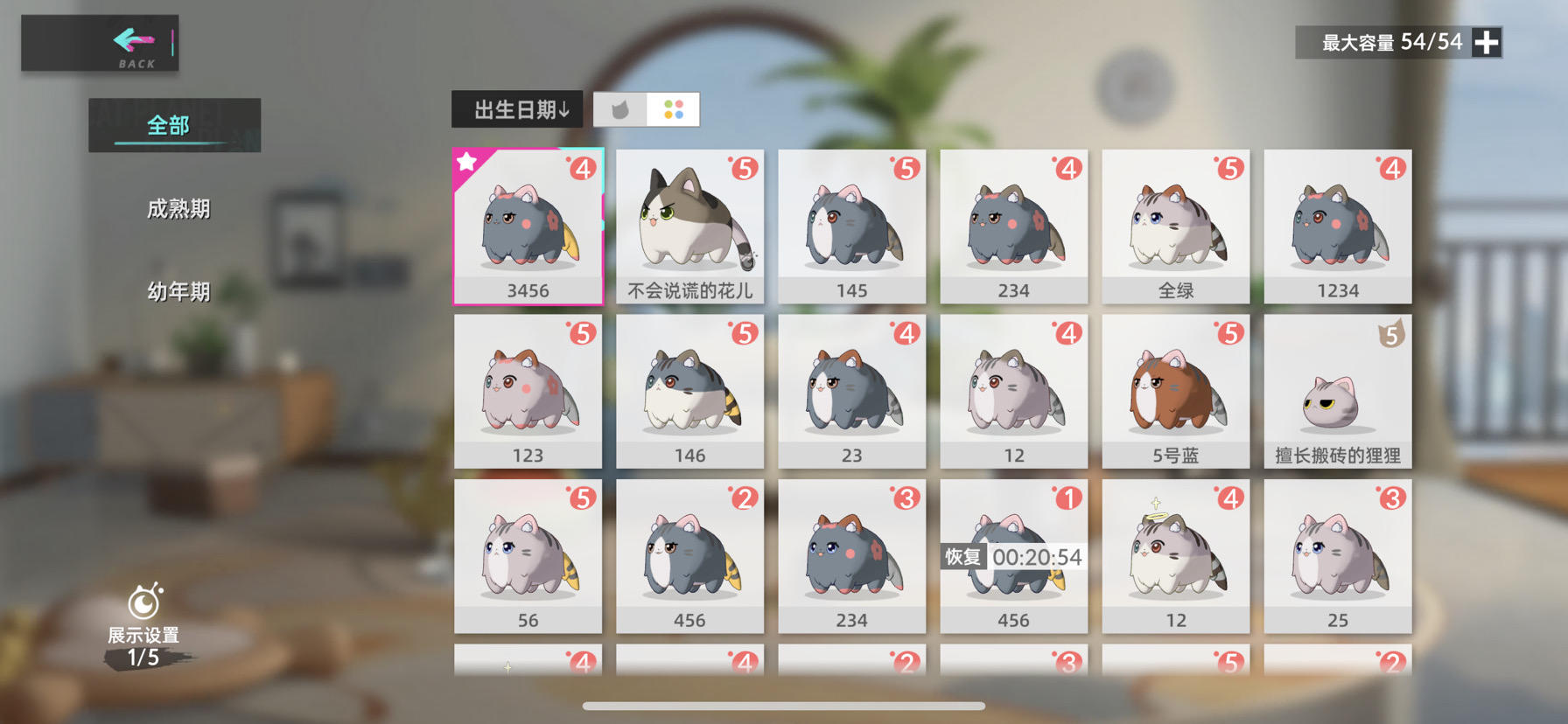Image resolution: width=1568 pixels, height=724 pixels.
Task: Unfavorite cat 3456 via its star badge
Action: [468, 161]
